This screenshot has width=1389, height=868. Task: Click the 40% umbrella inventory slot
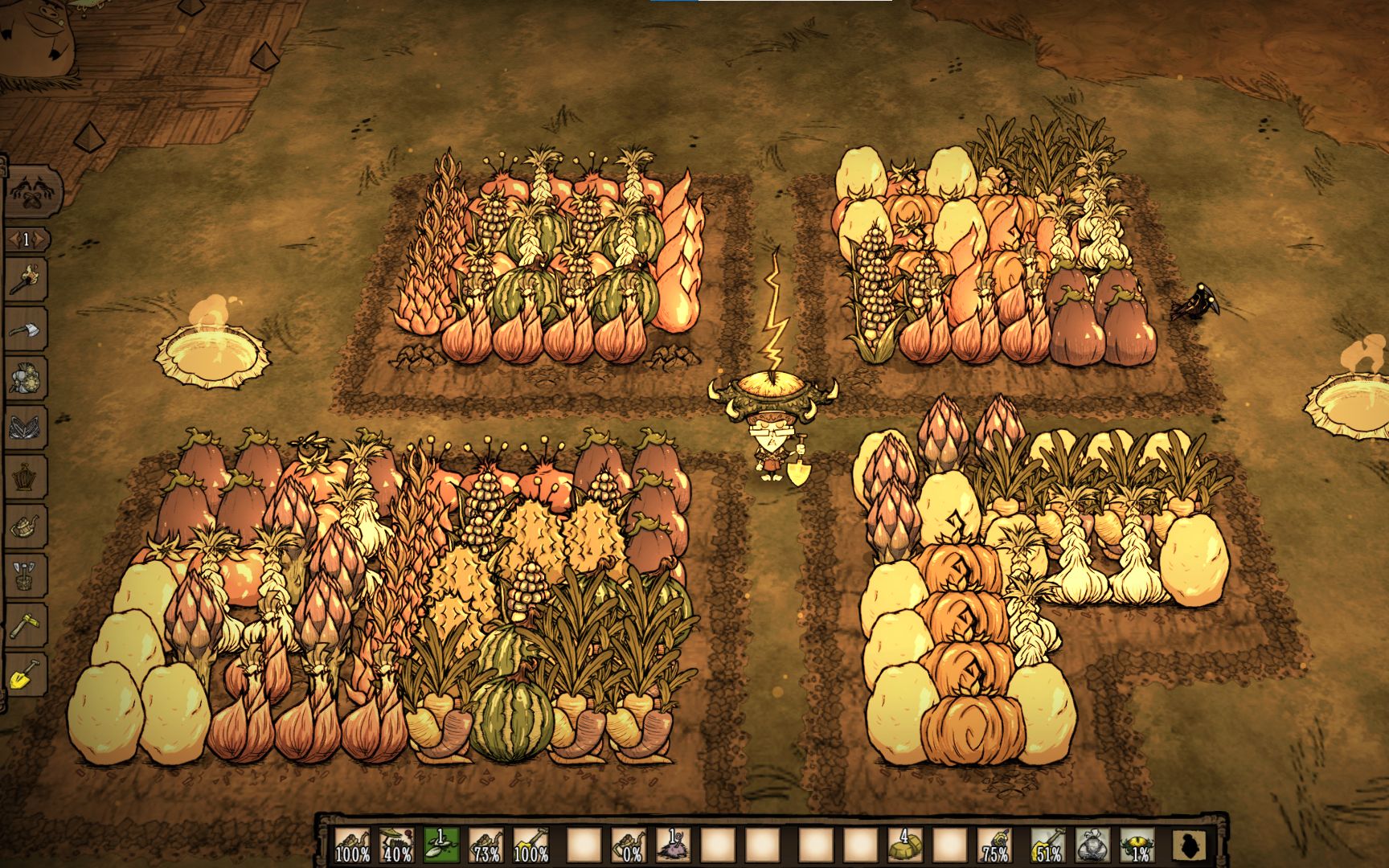(x=397, y=845)
